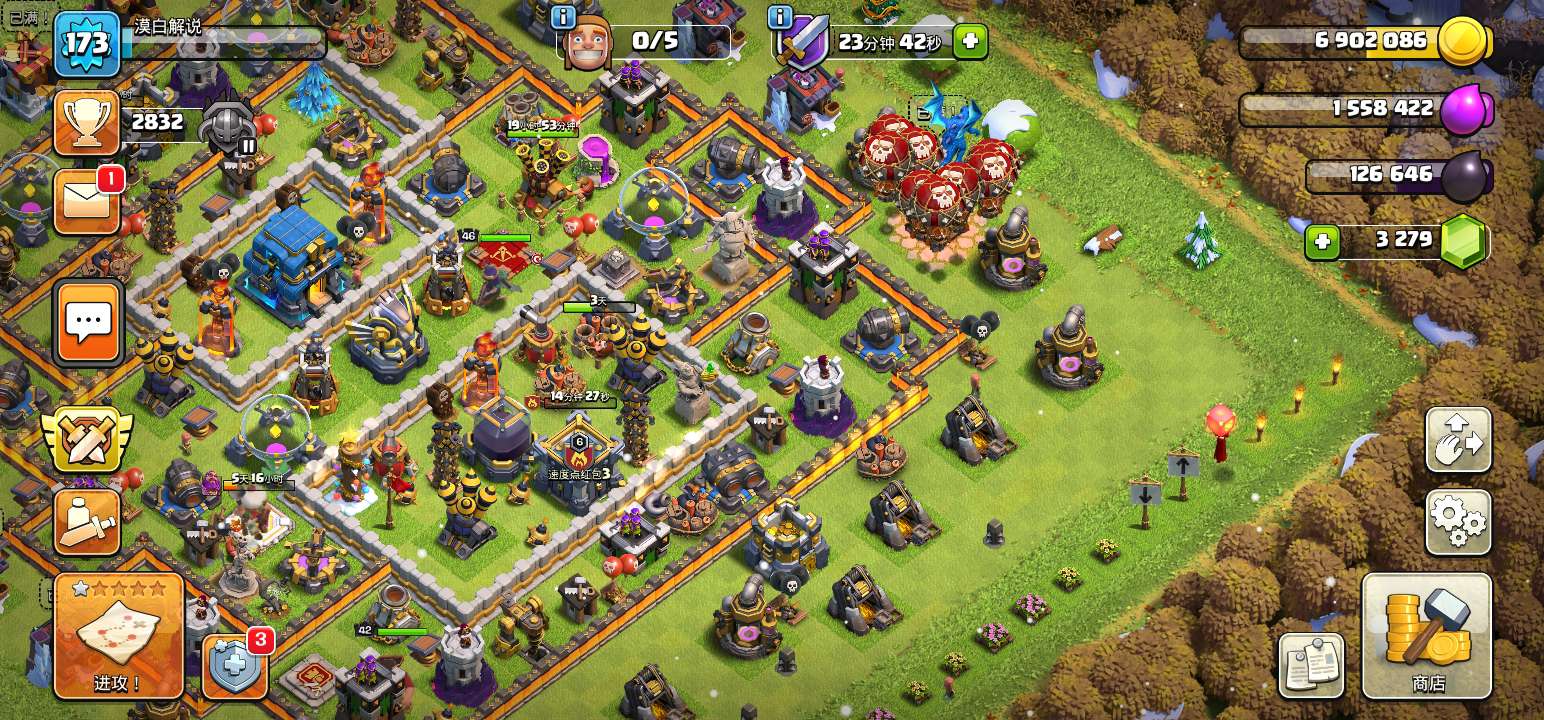Open the Settings gears

[1458, 522]
